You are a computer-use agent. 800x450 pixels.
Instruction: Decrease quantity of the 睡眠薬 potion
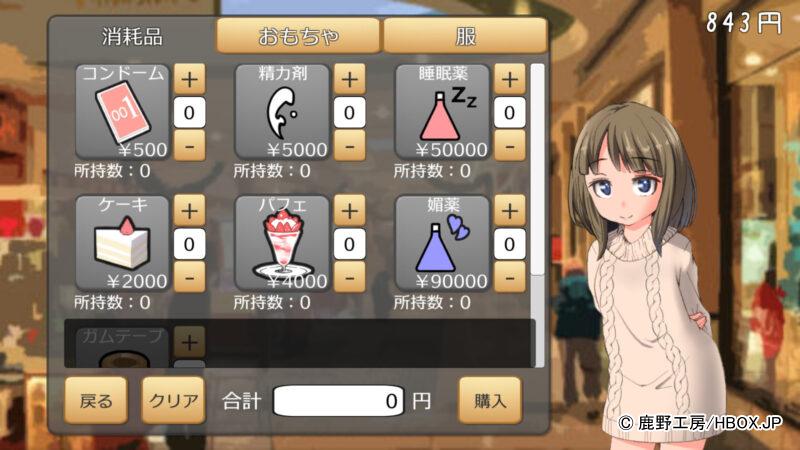click(509, 146)
